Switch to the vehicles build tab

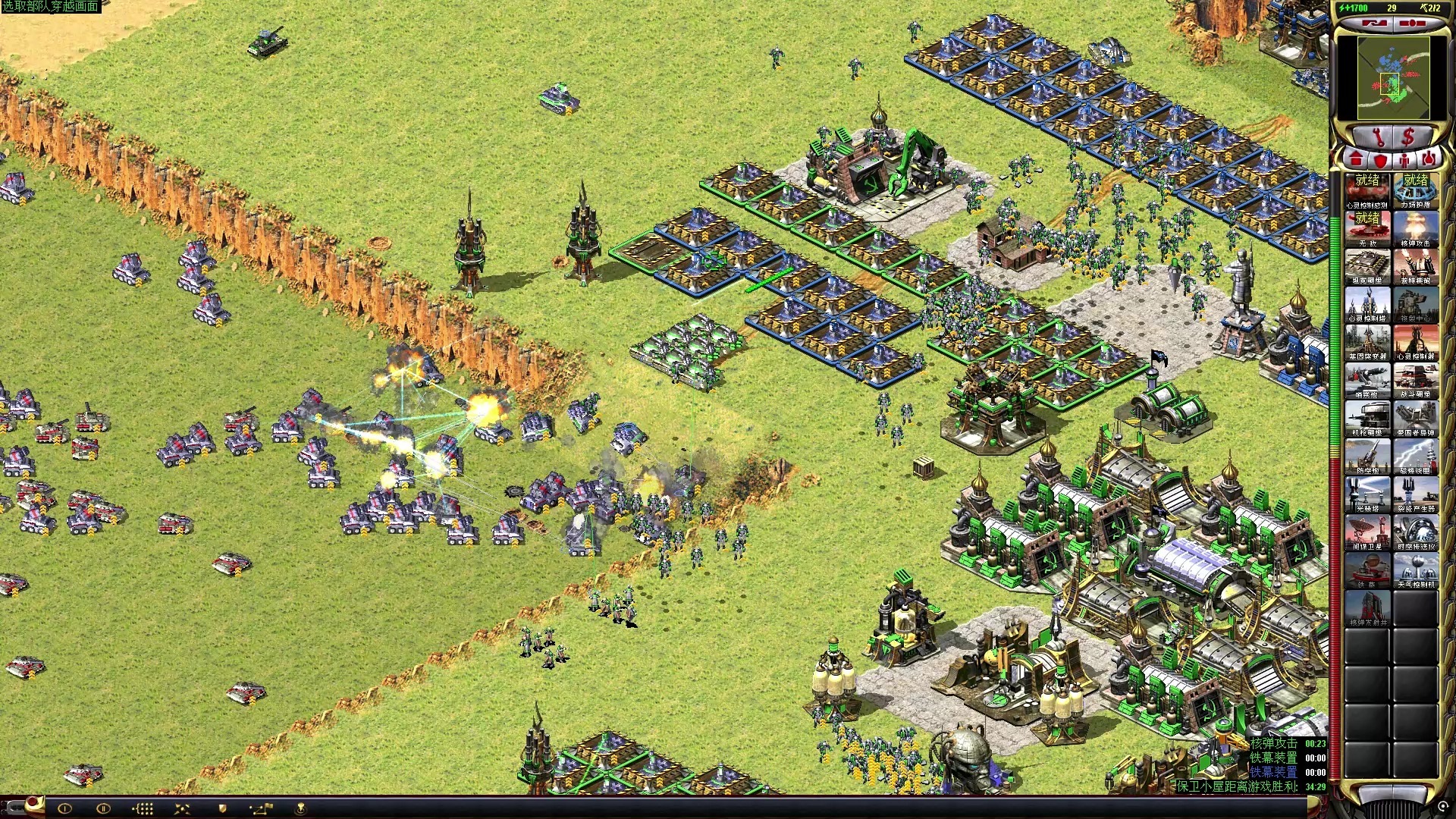click(1429, 160)
